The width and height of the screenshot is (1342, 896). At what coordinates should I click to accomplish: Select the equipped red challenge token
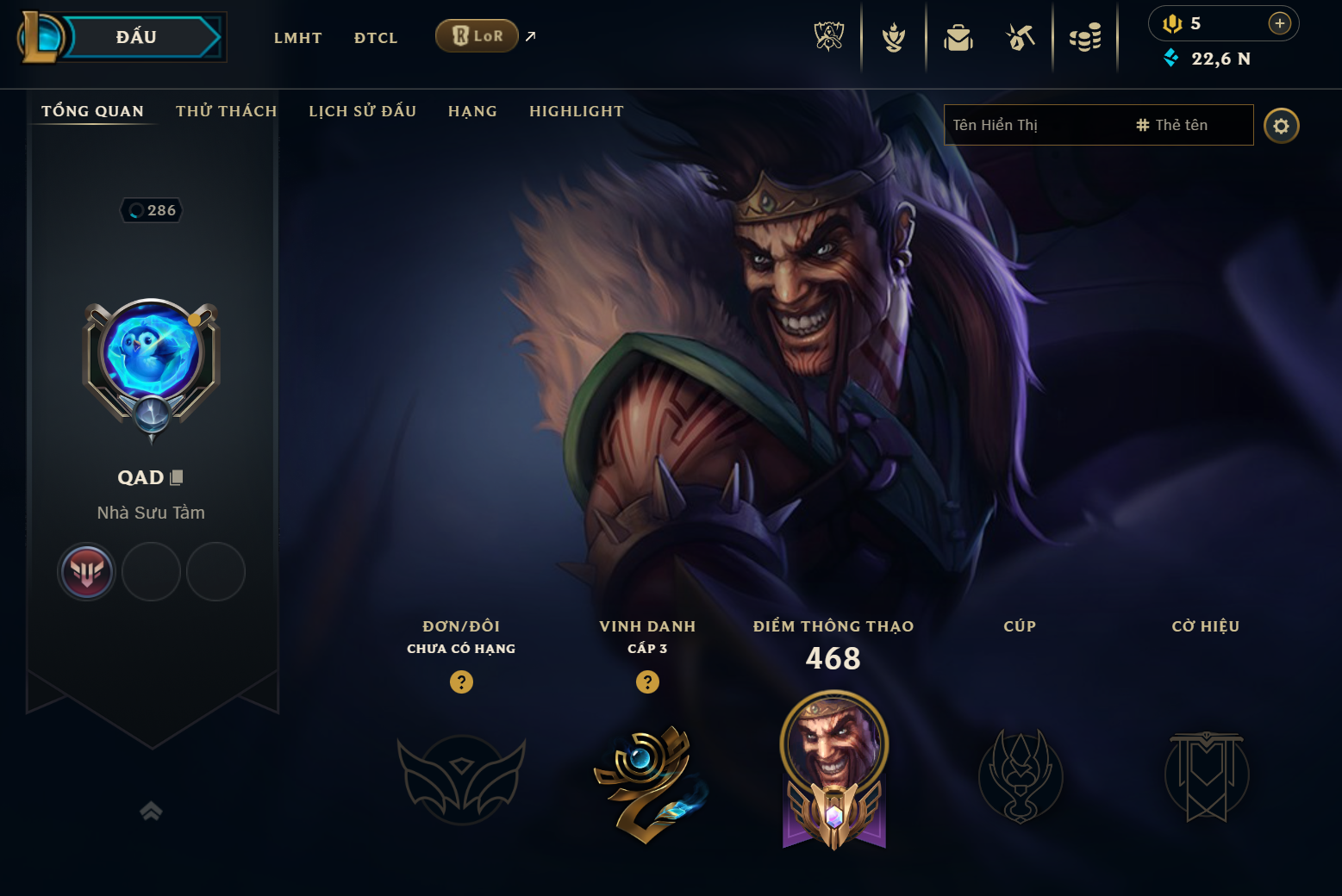tap(86, 571)
